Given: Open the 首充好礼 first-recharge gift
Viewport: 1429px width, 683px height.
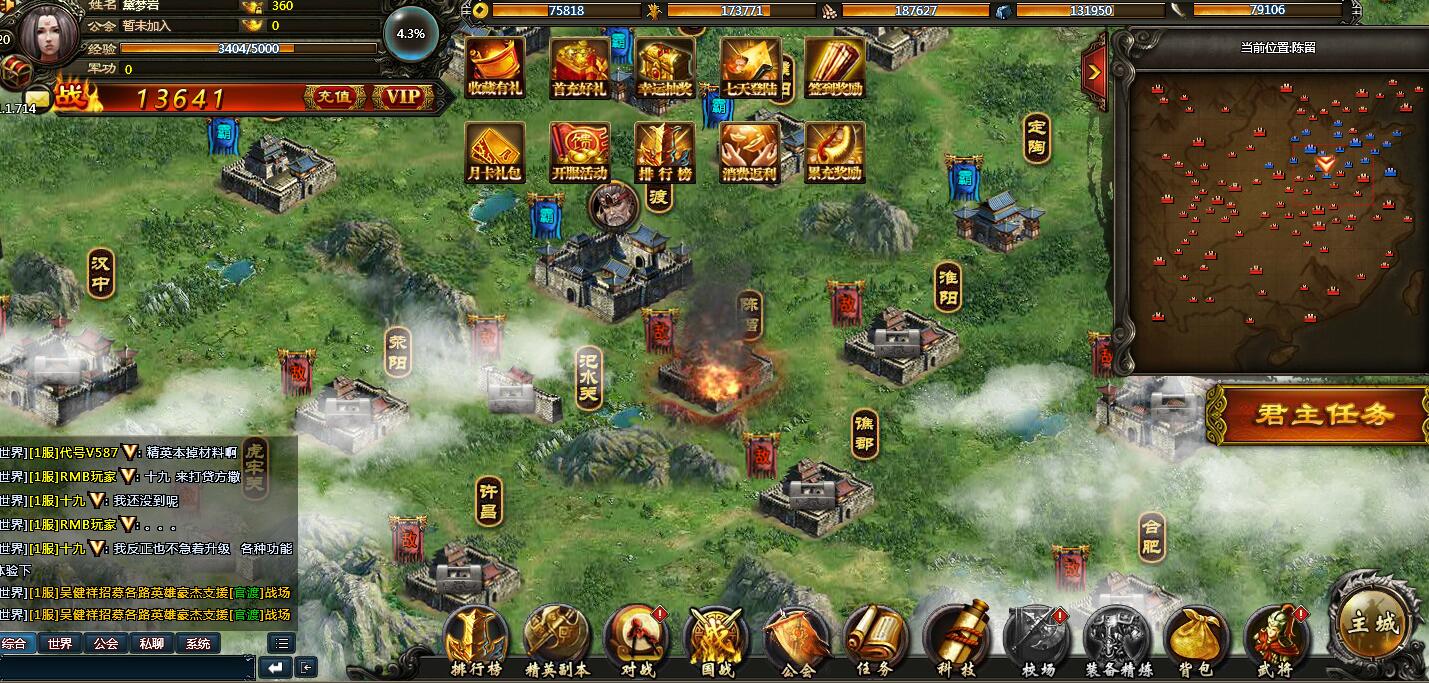Looking at the screenshot, I should coord(580,66).
